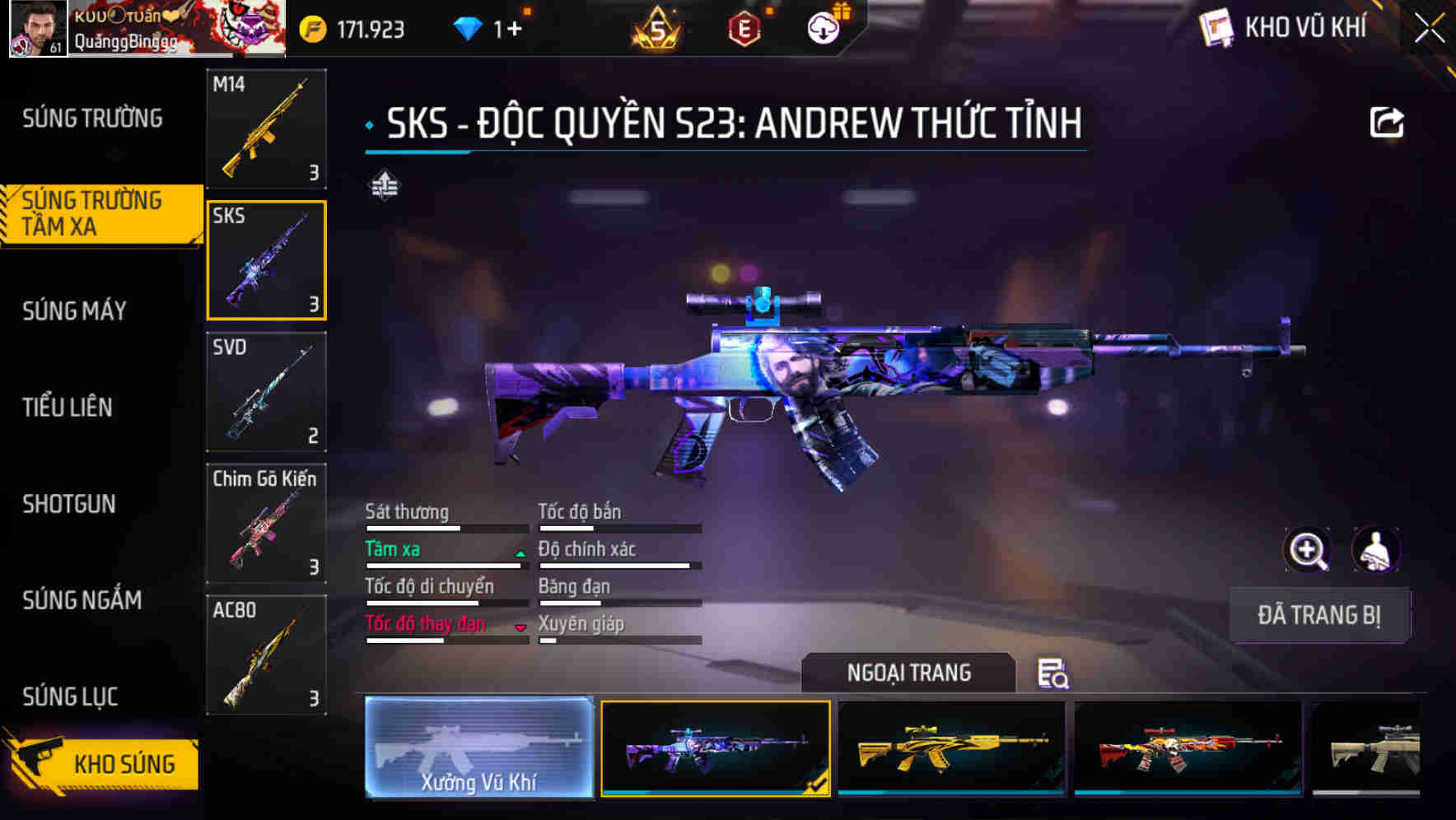Viewport: 1456px width, 820px height.
Task: Open the share icon next to weapon name
Action: coord(1387,122)
